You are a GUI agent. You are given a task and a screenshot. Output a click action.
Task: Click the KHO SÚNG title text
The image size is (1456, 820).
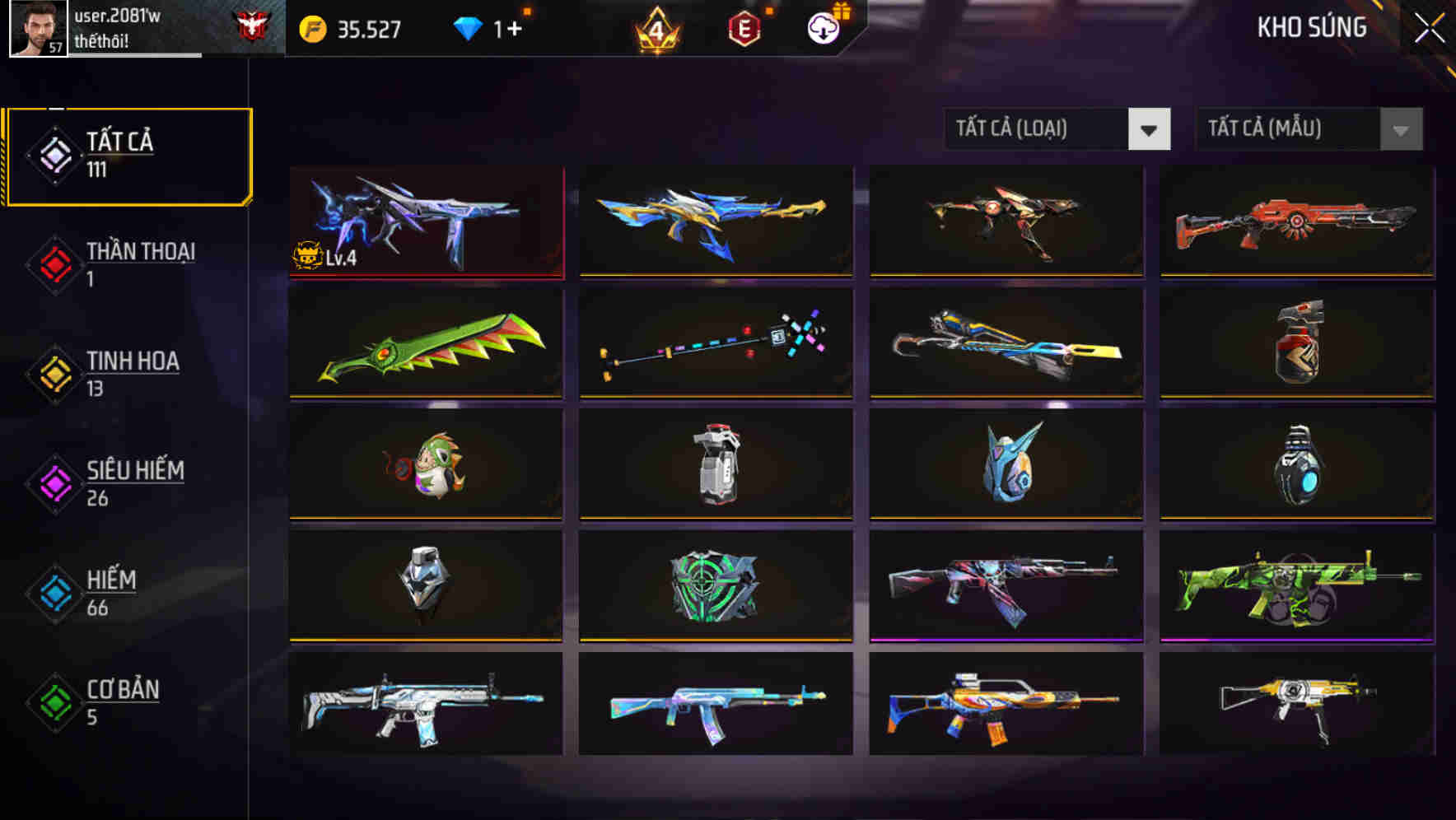click(1313, 27)
